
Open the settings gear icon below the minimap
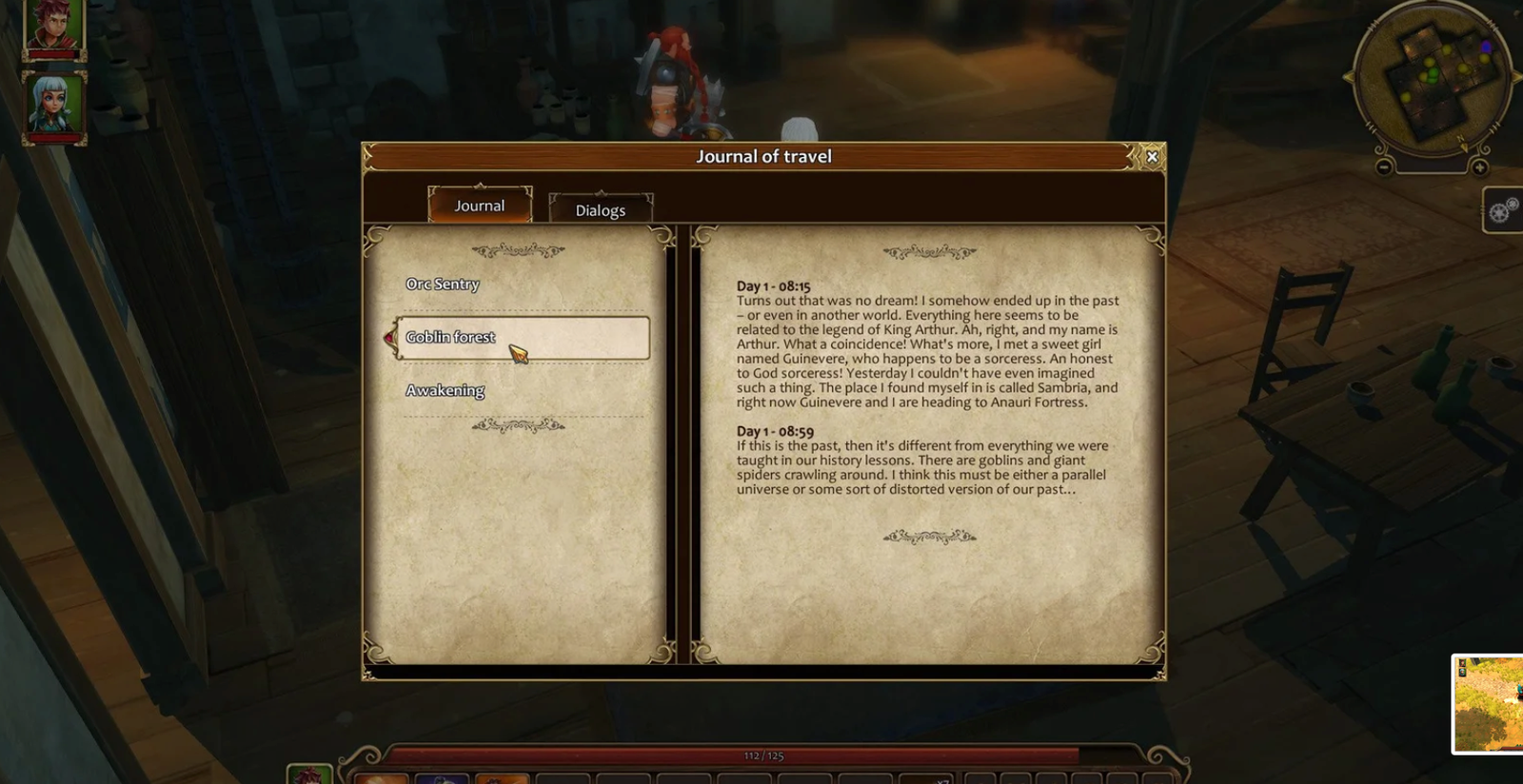[1499, 211]
